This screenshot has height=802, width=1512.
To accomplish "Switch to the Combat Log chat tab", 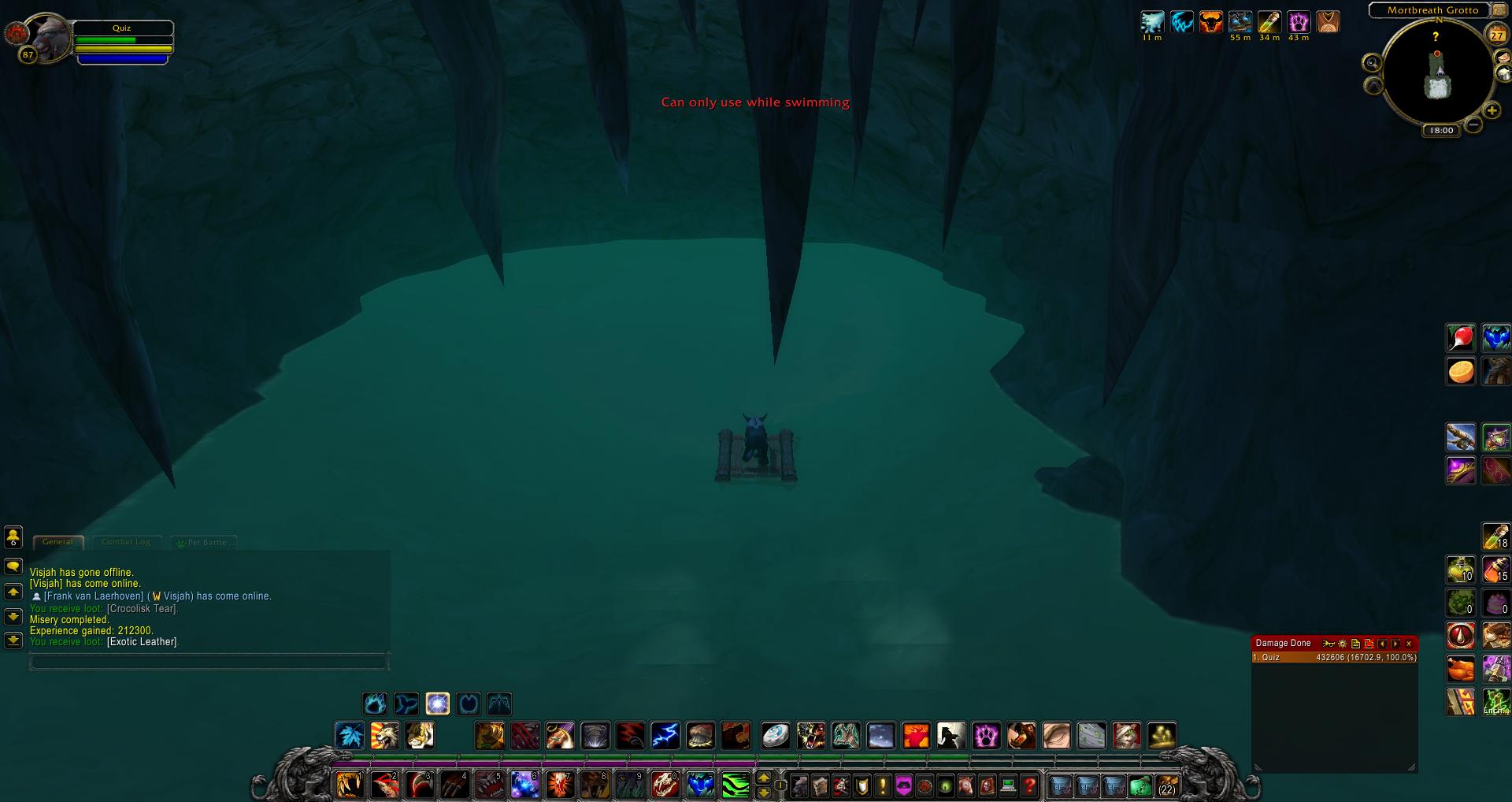I will pyautogui.click(x=126, y=542).
